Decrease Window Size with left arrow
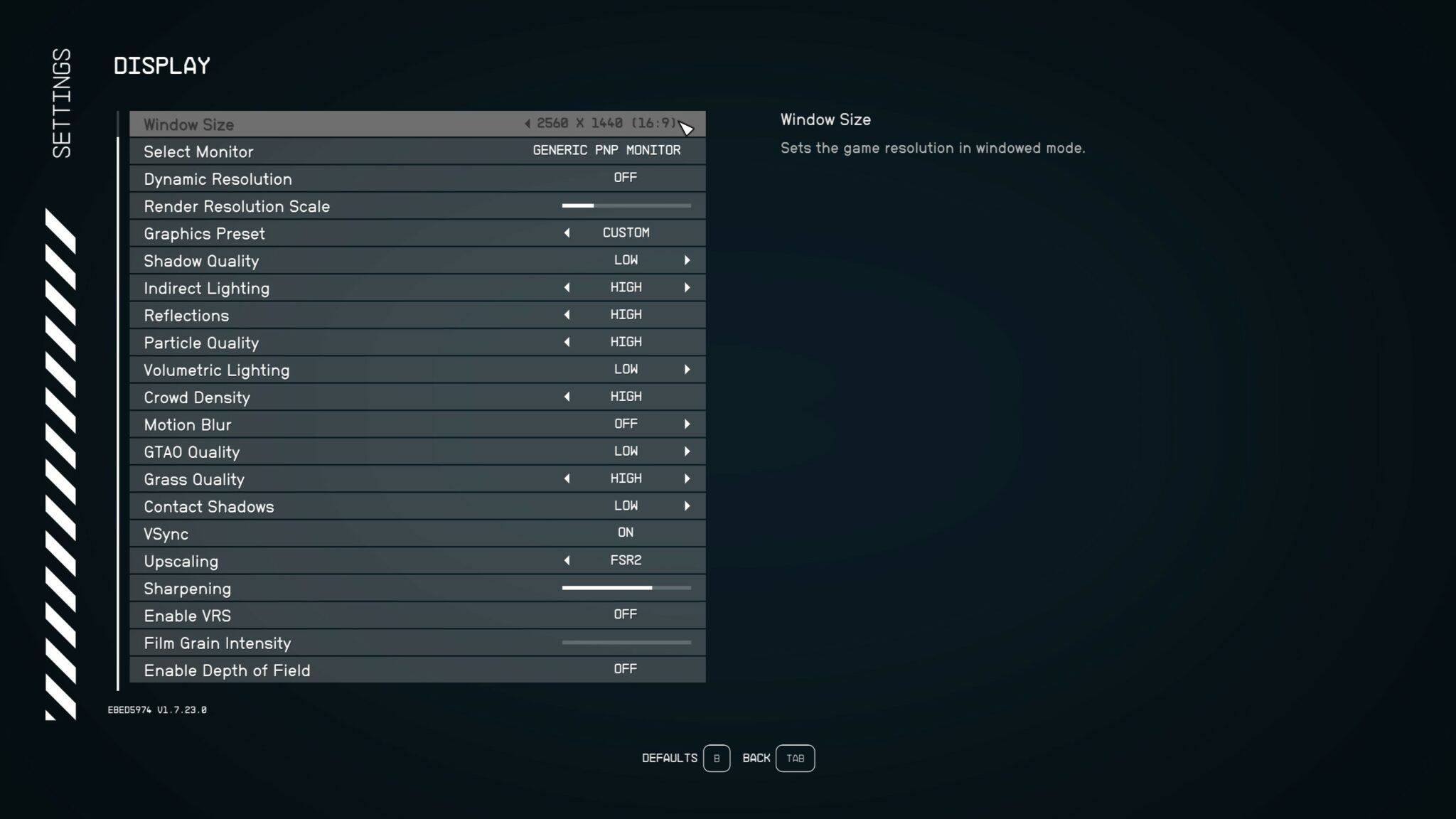The height and width of the screenshot is (819, 1456). 528,122
